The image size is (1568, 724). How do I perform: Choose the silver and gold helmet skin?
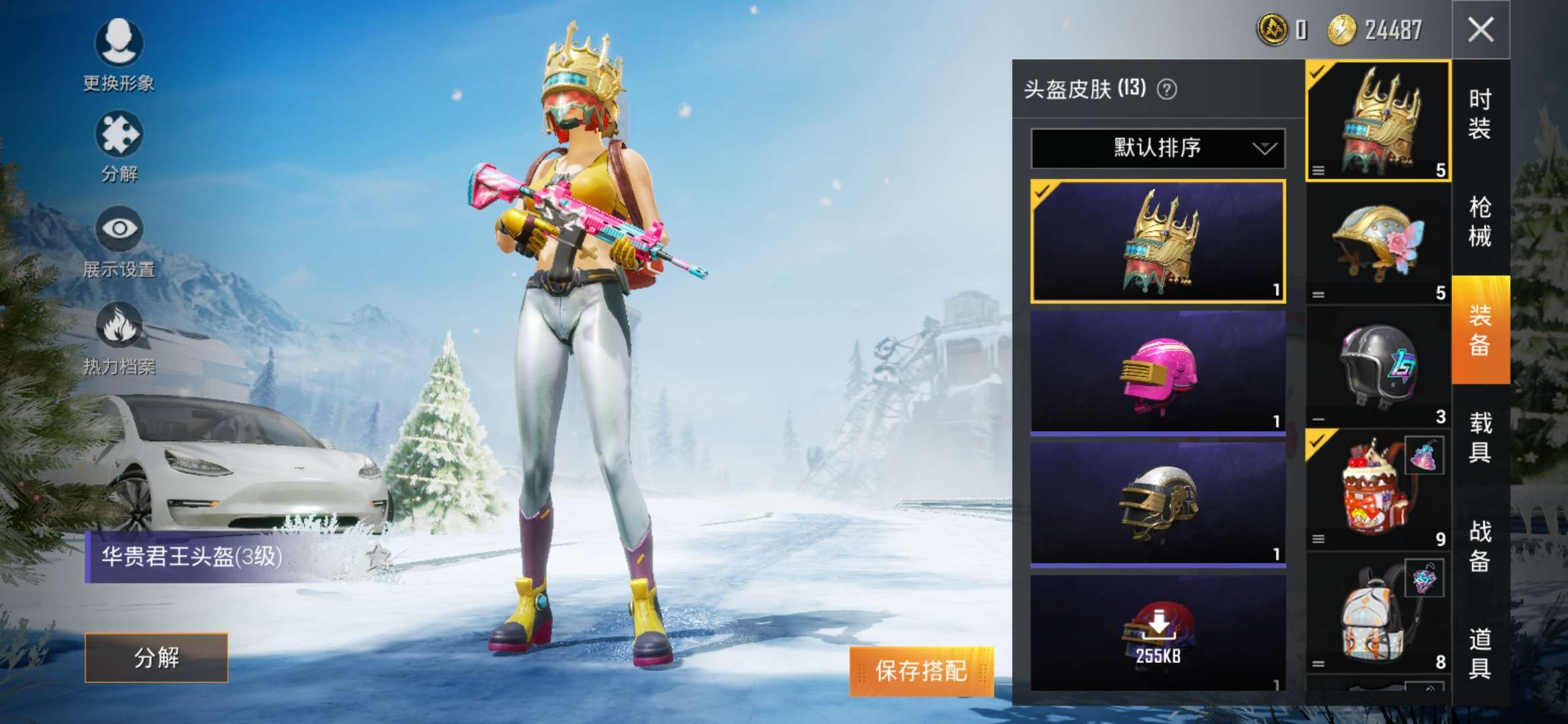pos(1157,504)
